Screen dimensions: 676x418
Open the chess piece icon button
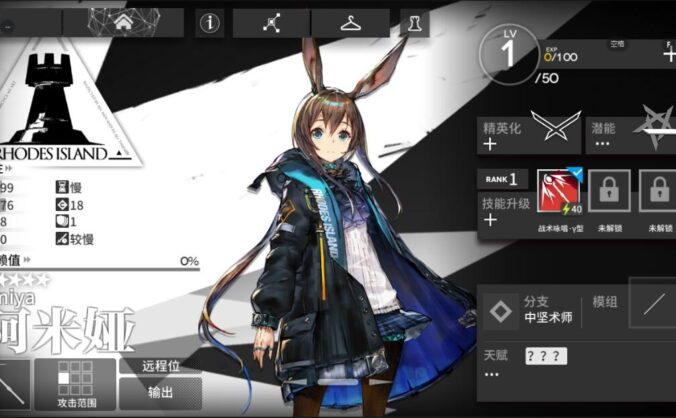coord(415,24)
